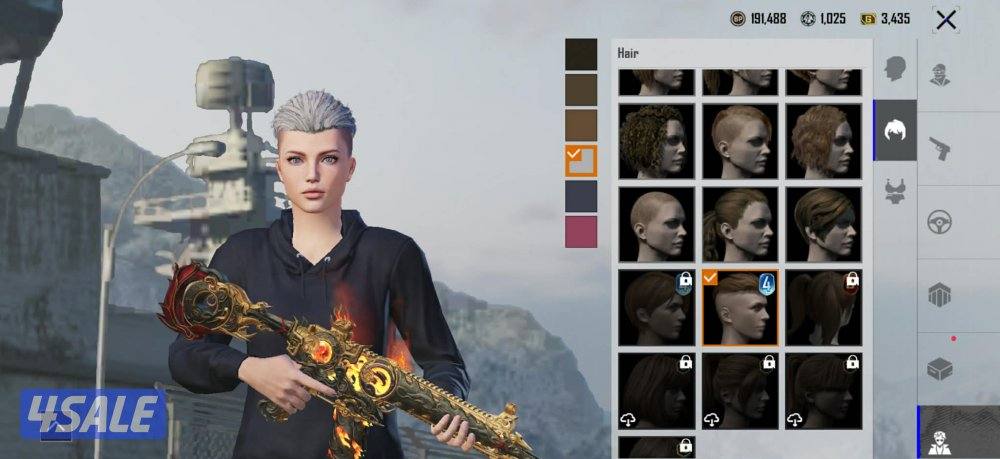Screen dimensions: 1000x459
Task: Open the stacked-box icon category
Action: coord(940,295)
